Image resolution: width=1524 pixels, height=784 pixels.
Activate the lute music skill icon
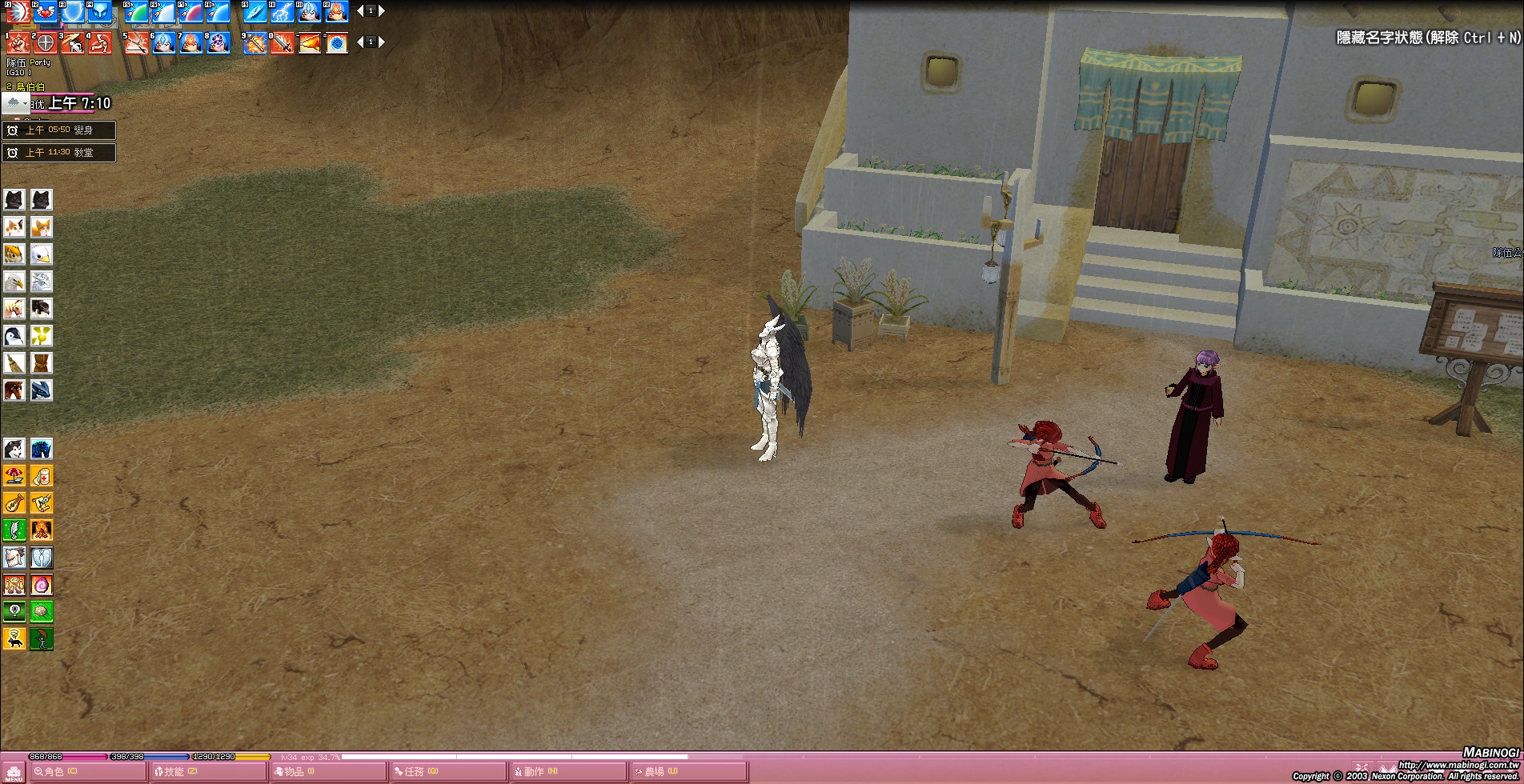point(14,503)
